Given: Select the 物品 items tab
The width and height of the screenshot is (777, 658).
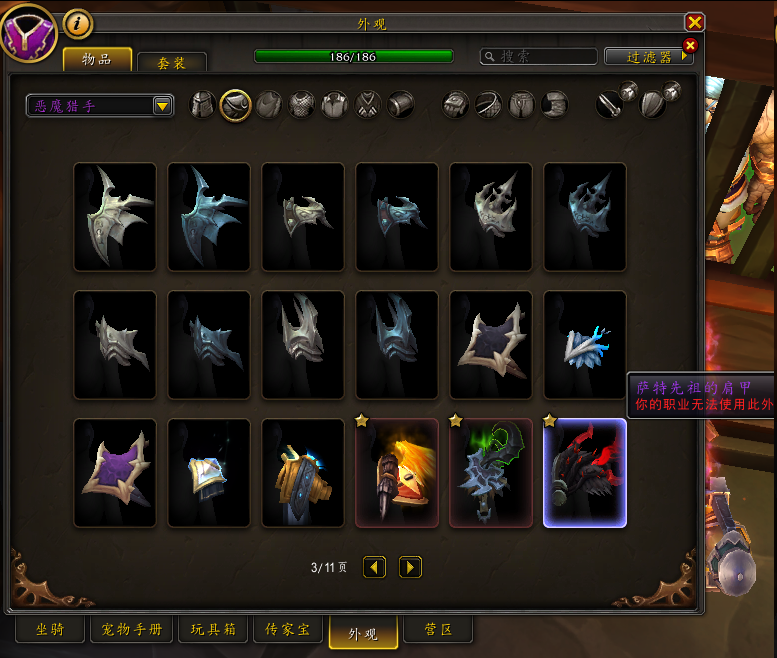Looking at the screenshot, I should coord(97,59).
